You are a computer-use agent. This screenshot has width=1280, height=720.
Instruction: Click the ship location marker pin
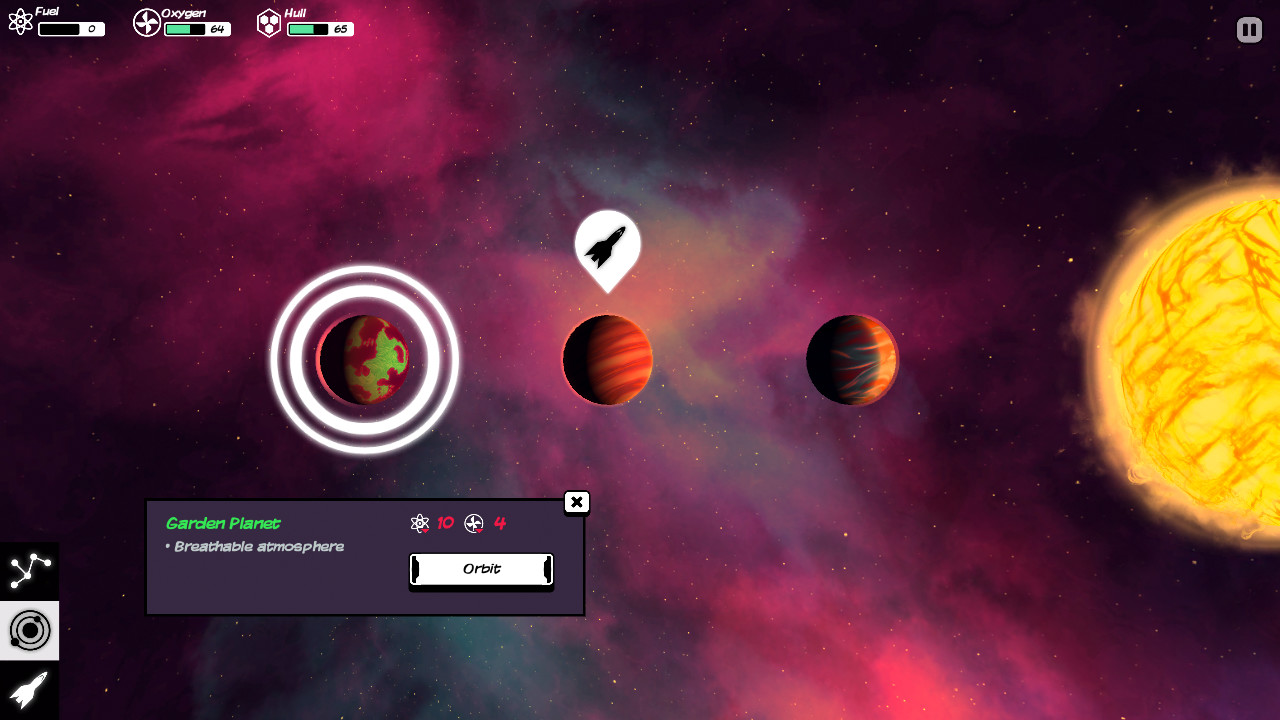tap(606, 248)
